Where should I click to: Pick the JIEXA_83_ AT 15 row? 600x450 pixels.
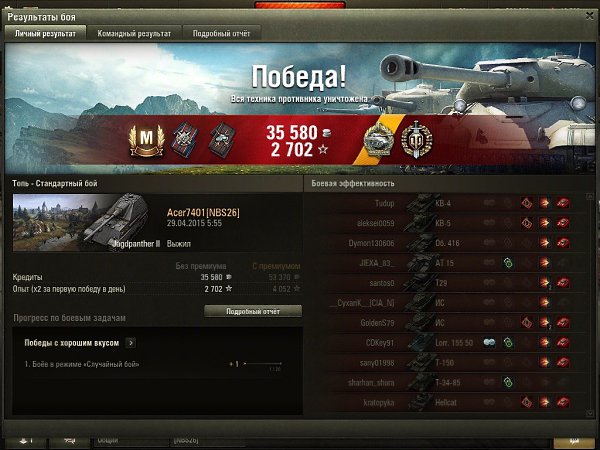click(448, 262)
